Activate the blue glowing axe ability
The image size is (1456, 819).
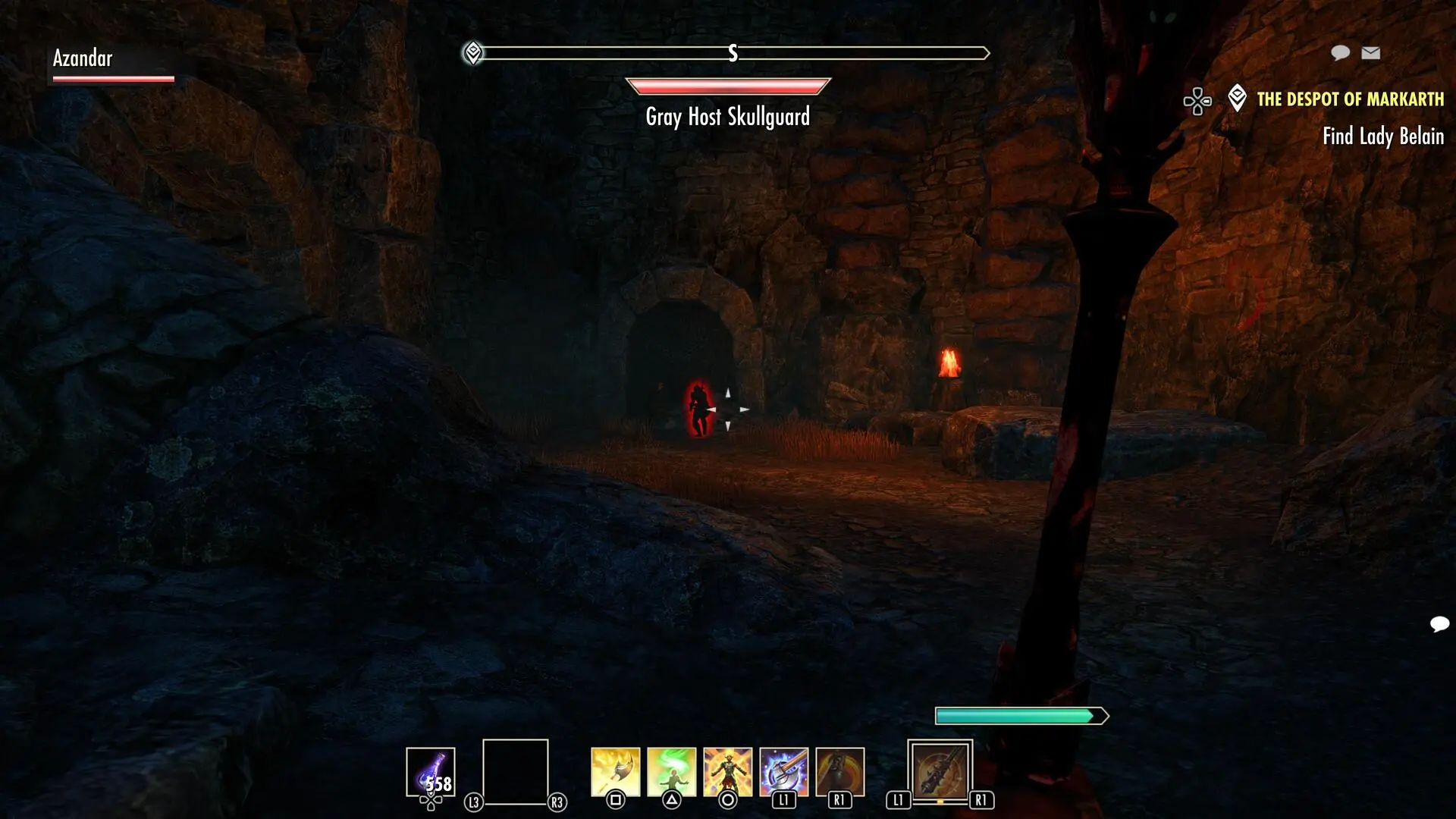pyautogui.click(x=783, y=771)
